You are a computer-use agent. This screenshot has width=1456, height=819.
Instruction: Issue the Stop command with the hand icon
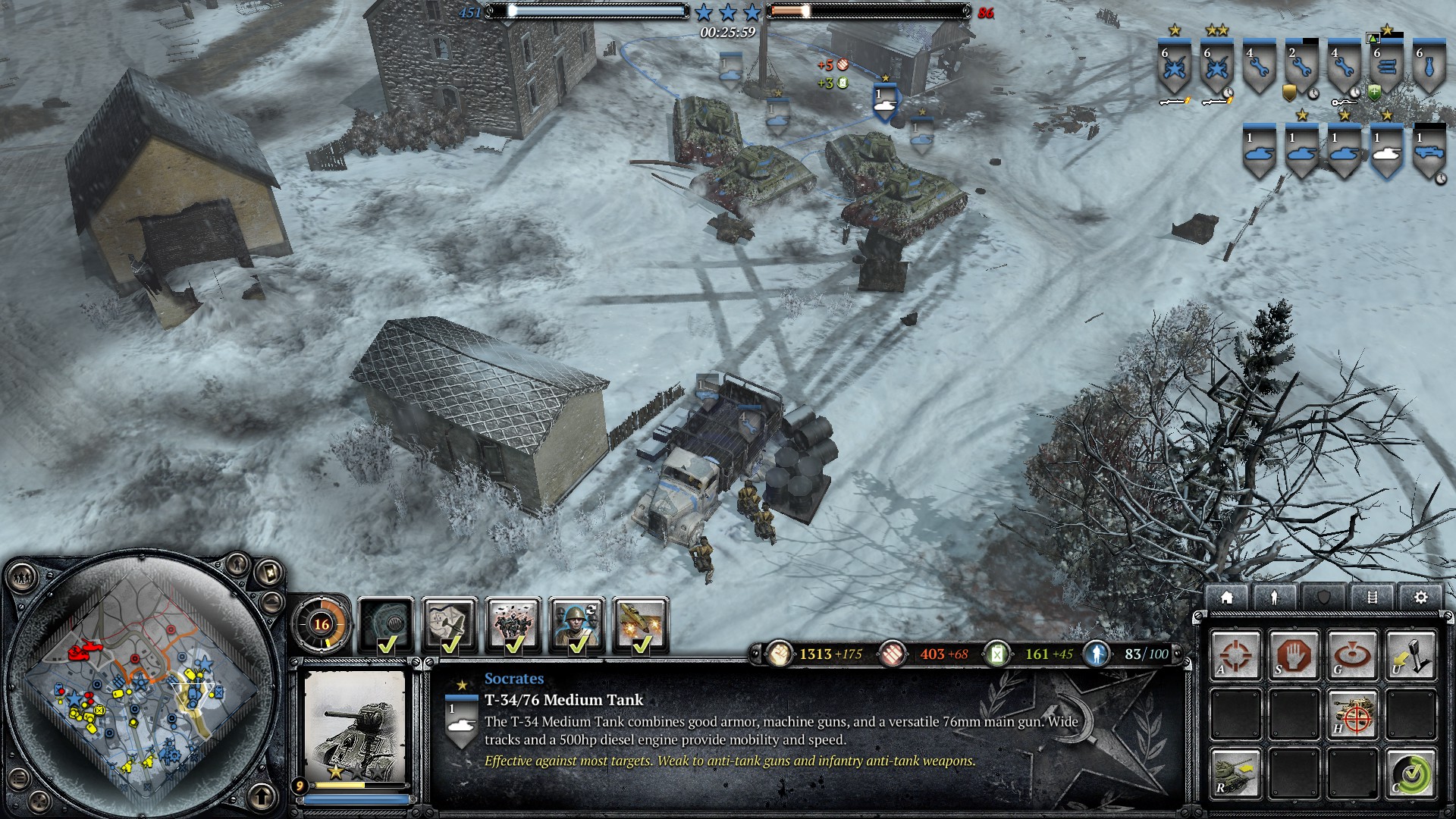[x=1294, y=655]
